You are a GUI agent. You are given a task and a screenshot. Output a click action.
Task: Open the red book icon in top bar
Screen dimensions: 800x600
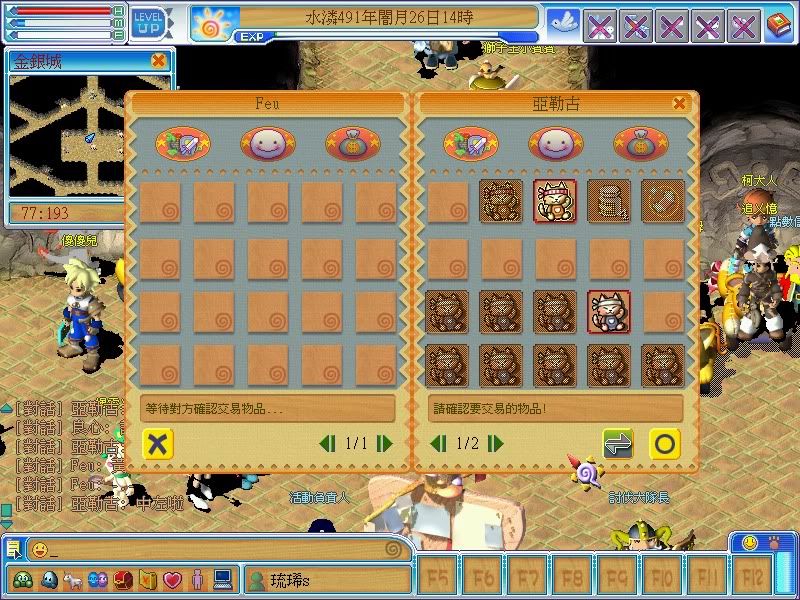pos(777,24)
